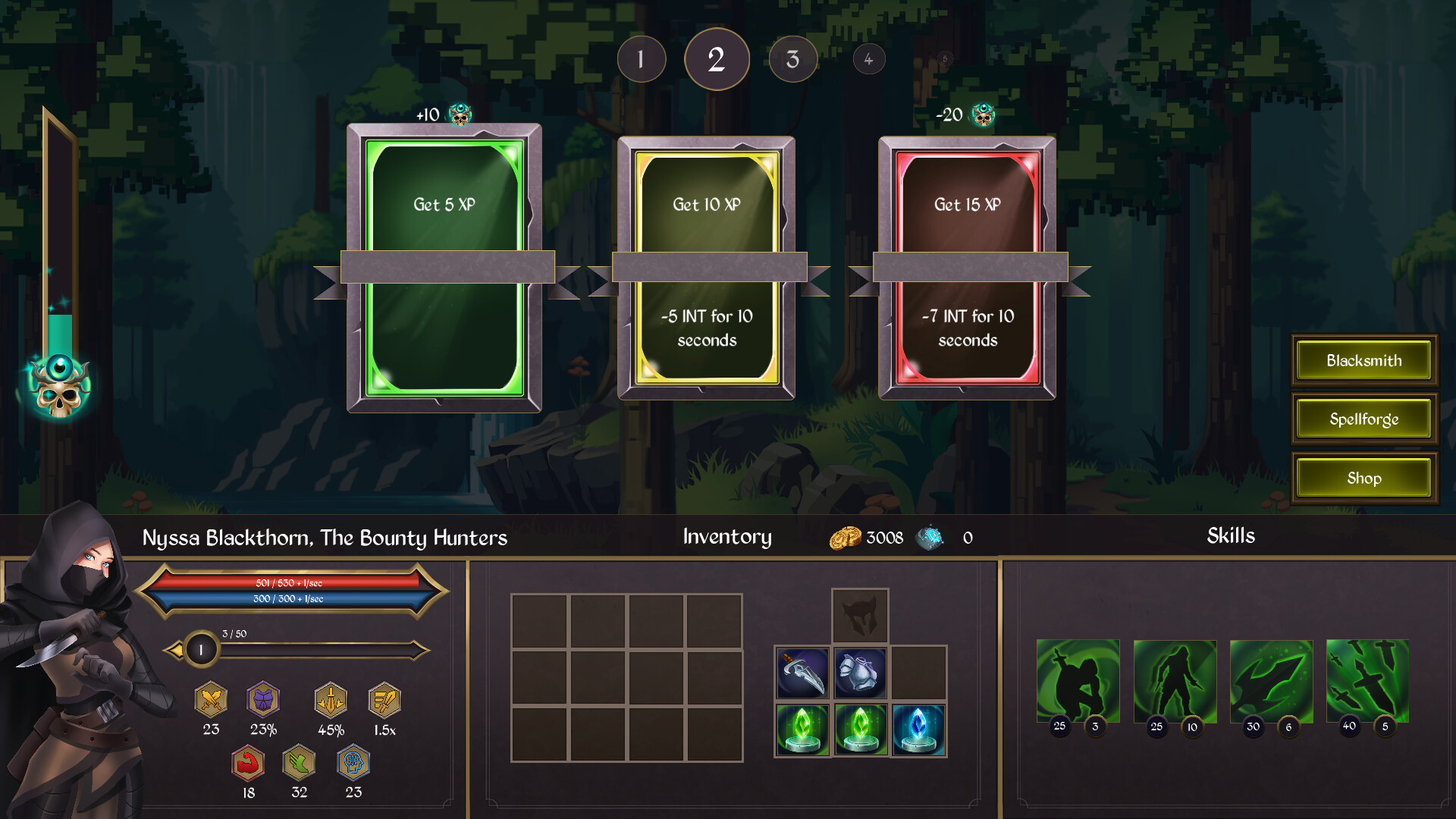This screenshot has height=819, width=1456.
Task: Open the Spellforge panel
Action: tap(1363, 419)
